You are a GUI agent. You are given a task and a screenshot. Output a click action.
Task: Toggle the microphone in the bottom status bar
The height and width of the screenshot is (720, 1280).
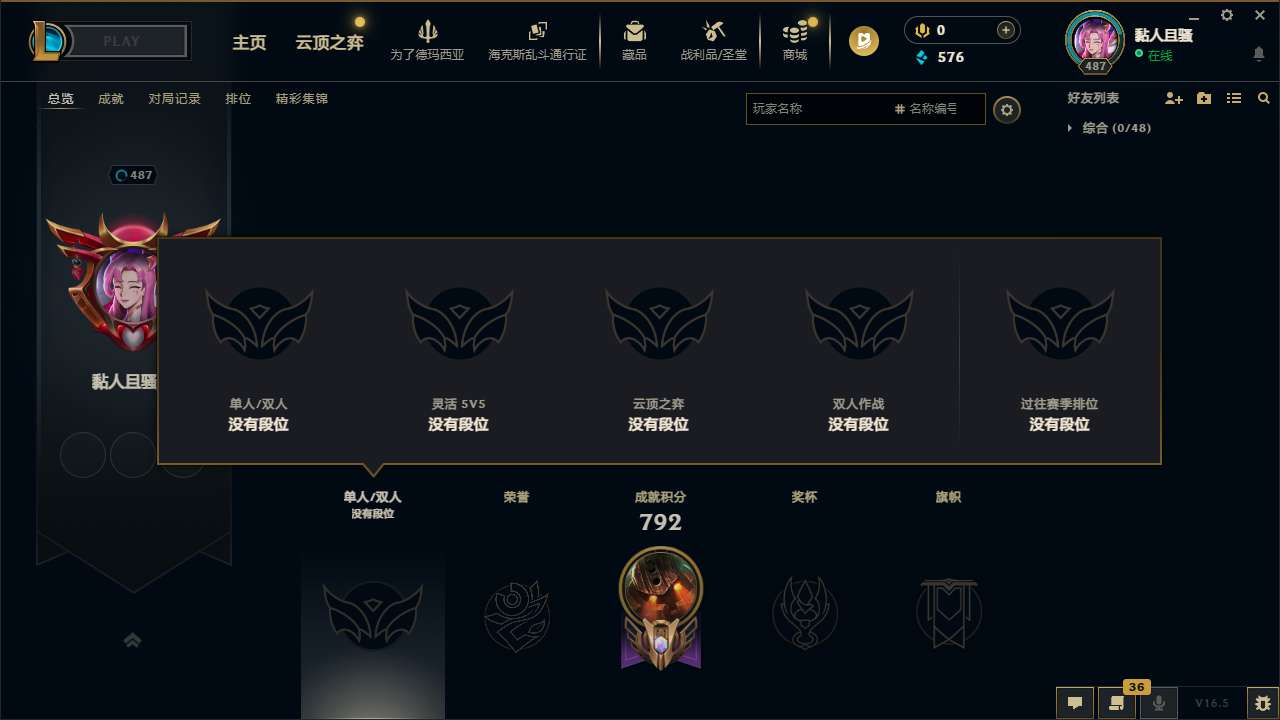tap(1158, 703)
